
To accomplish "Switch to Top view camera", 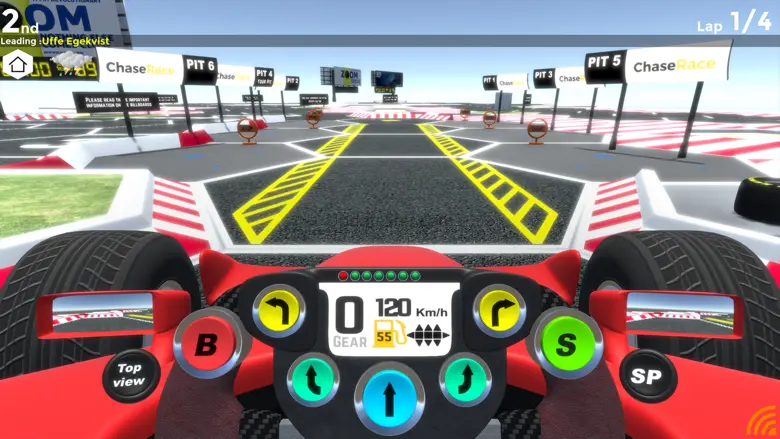I will [131, 375].
